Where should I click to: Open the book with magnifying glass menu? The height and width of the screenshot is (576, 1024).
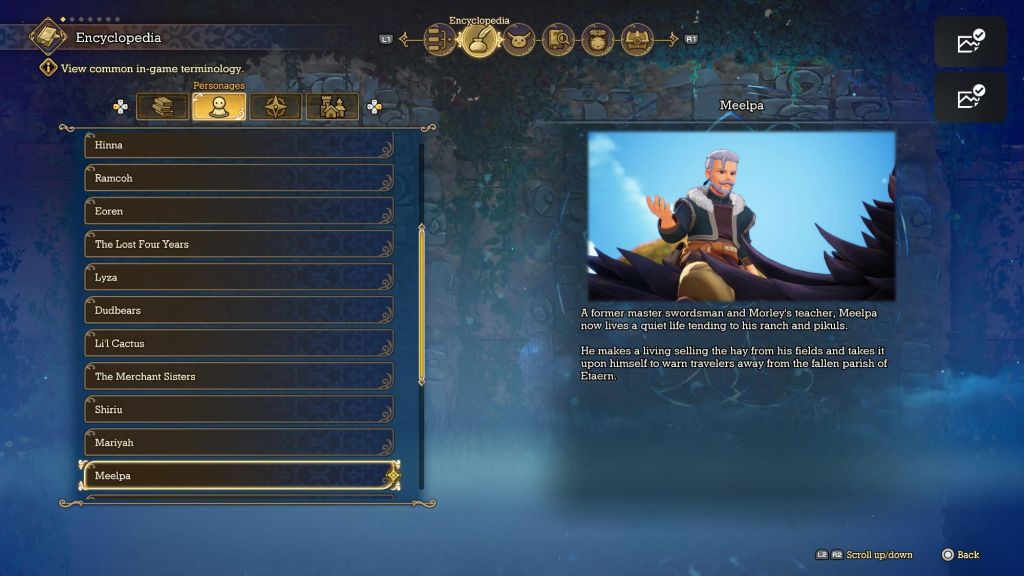pyautogui.click(x=558, y=40)
